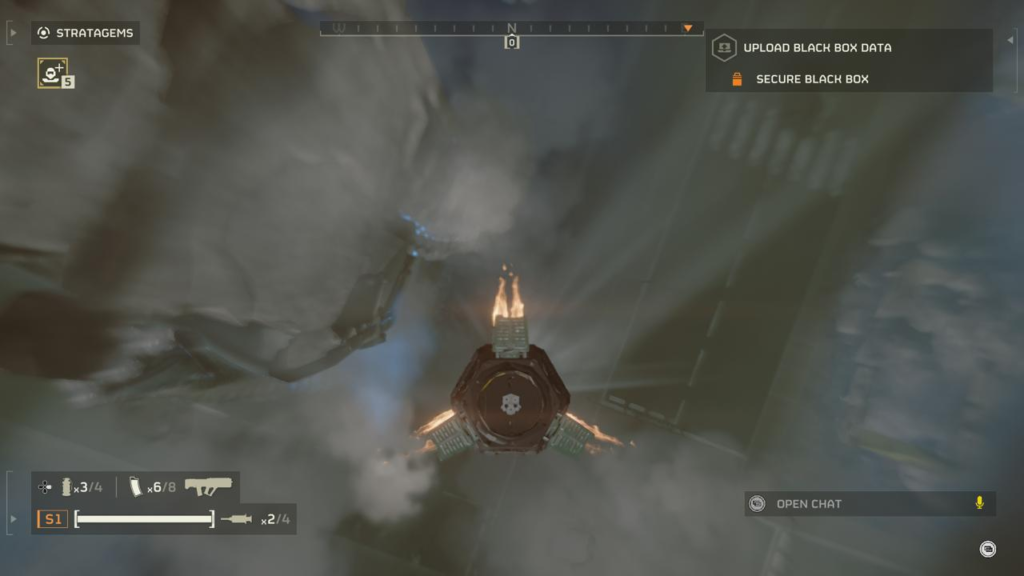Select the Secure Black Box sub-objective

tap(811, 79)
